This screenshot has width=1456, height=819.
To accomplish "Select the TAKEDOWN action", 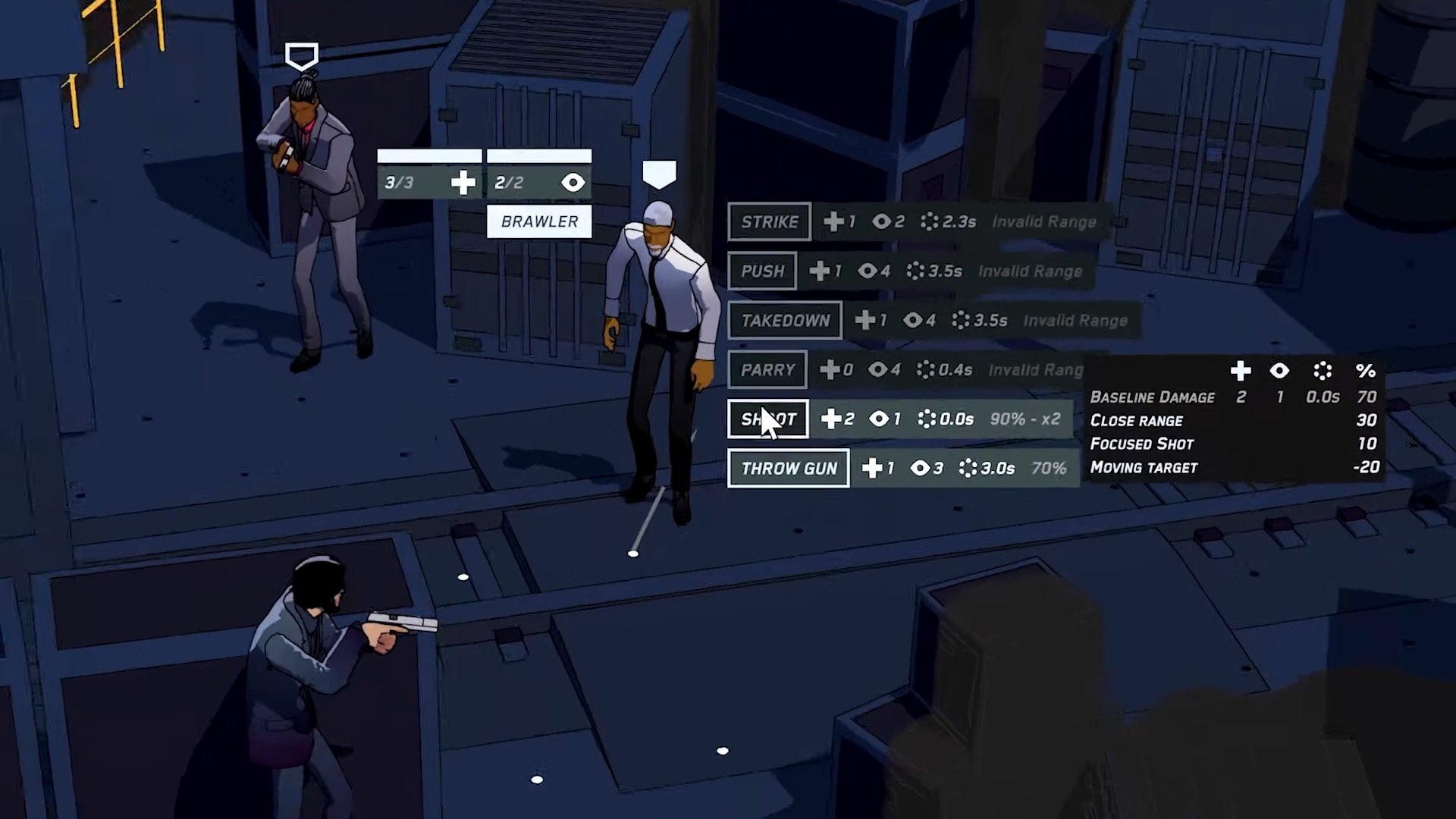I will coord(785,320).
